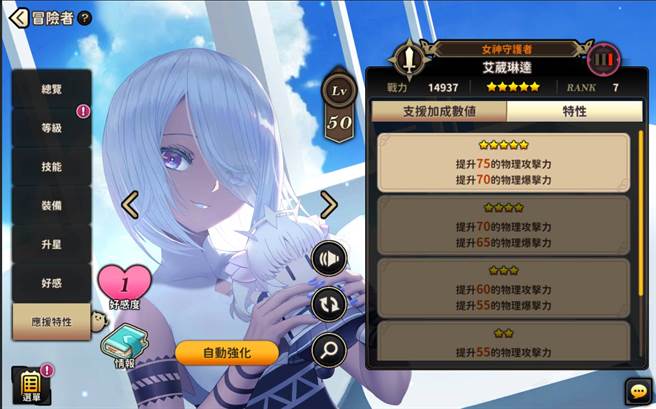Open the magnifying glass view button
Viewport: 656px width, 409px height.
(329, 349)
